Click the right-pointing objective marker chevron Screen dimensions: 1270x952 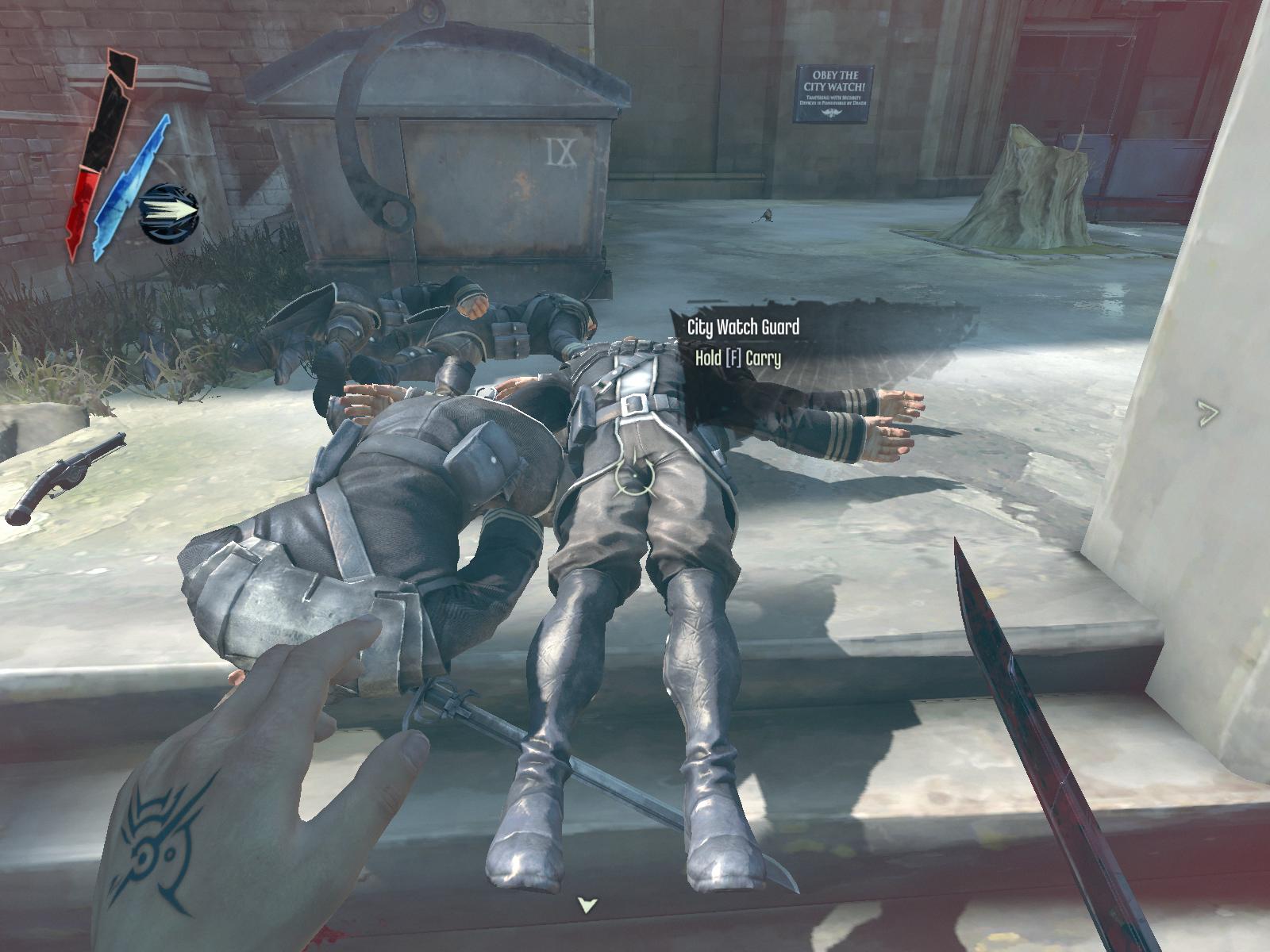pos(1207,413)
